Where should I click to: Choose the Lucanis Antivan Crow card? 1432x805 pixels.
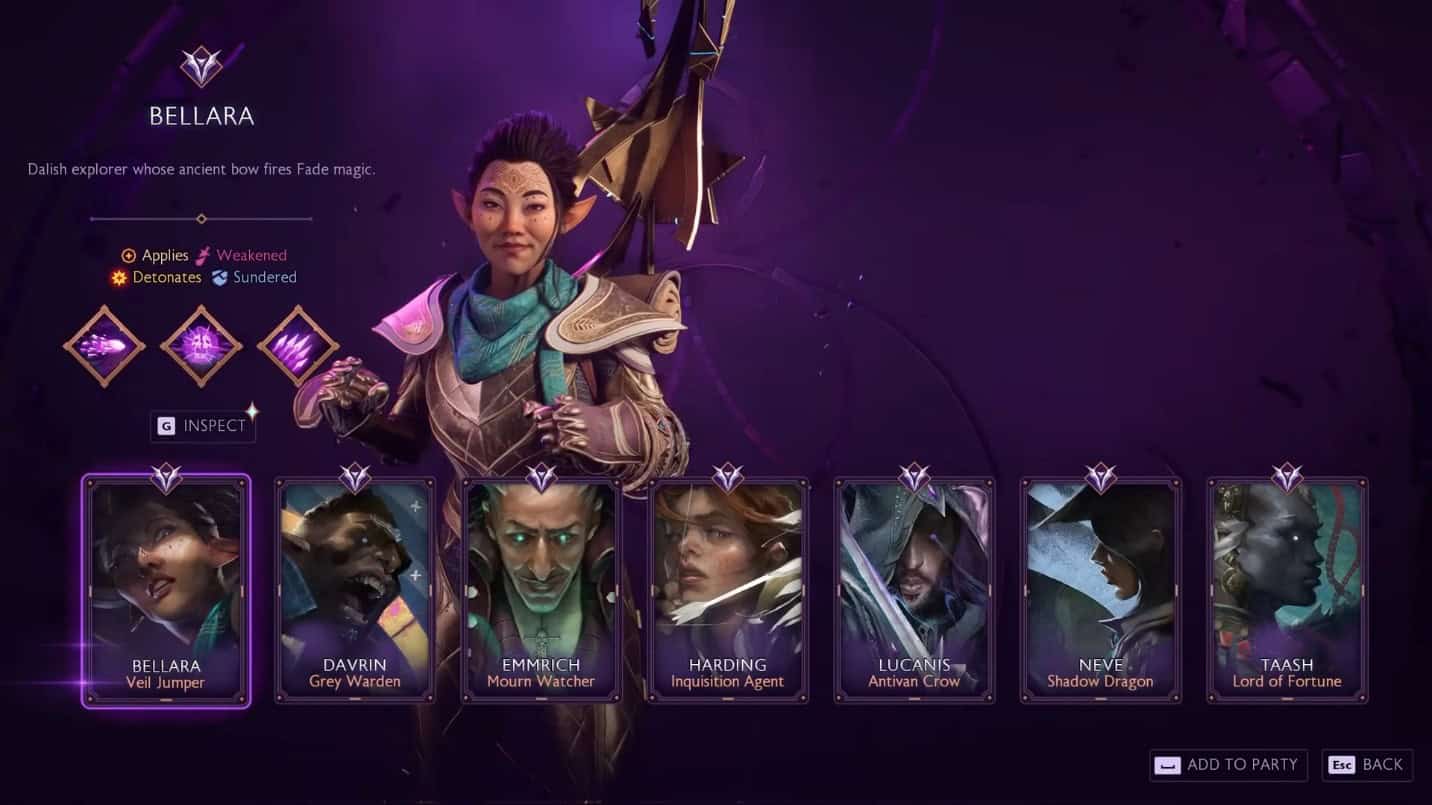tap(914, 590)
